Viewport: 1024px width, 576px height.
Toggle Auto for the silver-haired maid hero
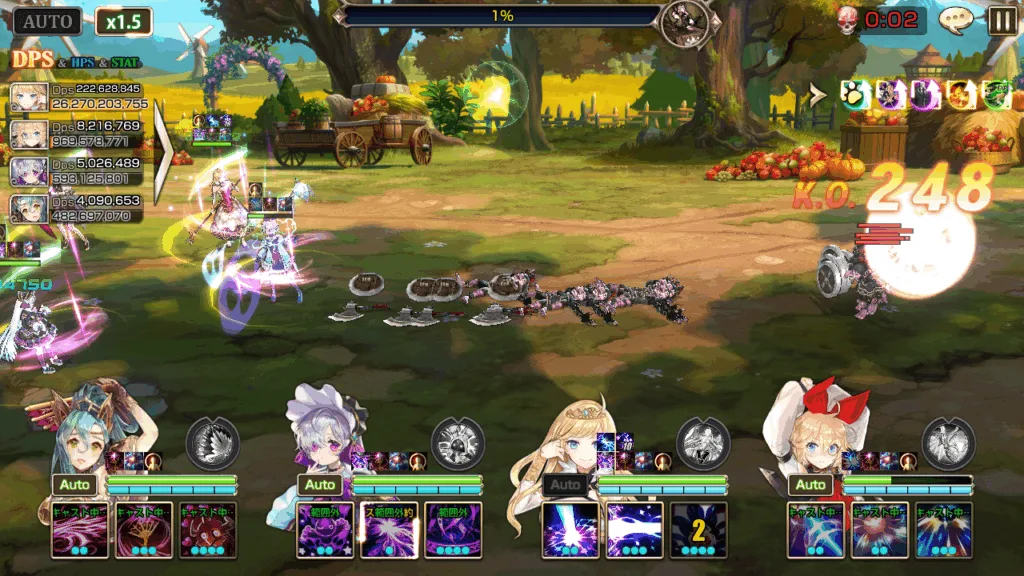click(320, 485)
